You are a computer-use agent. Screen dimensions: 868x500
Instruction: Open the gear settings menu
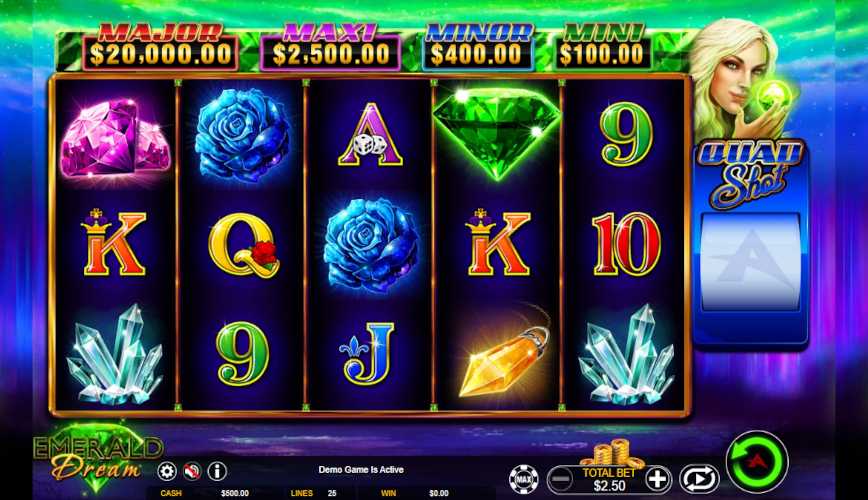point(167,471)
